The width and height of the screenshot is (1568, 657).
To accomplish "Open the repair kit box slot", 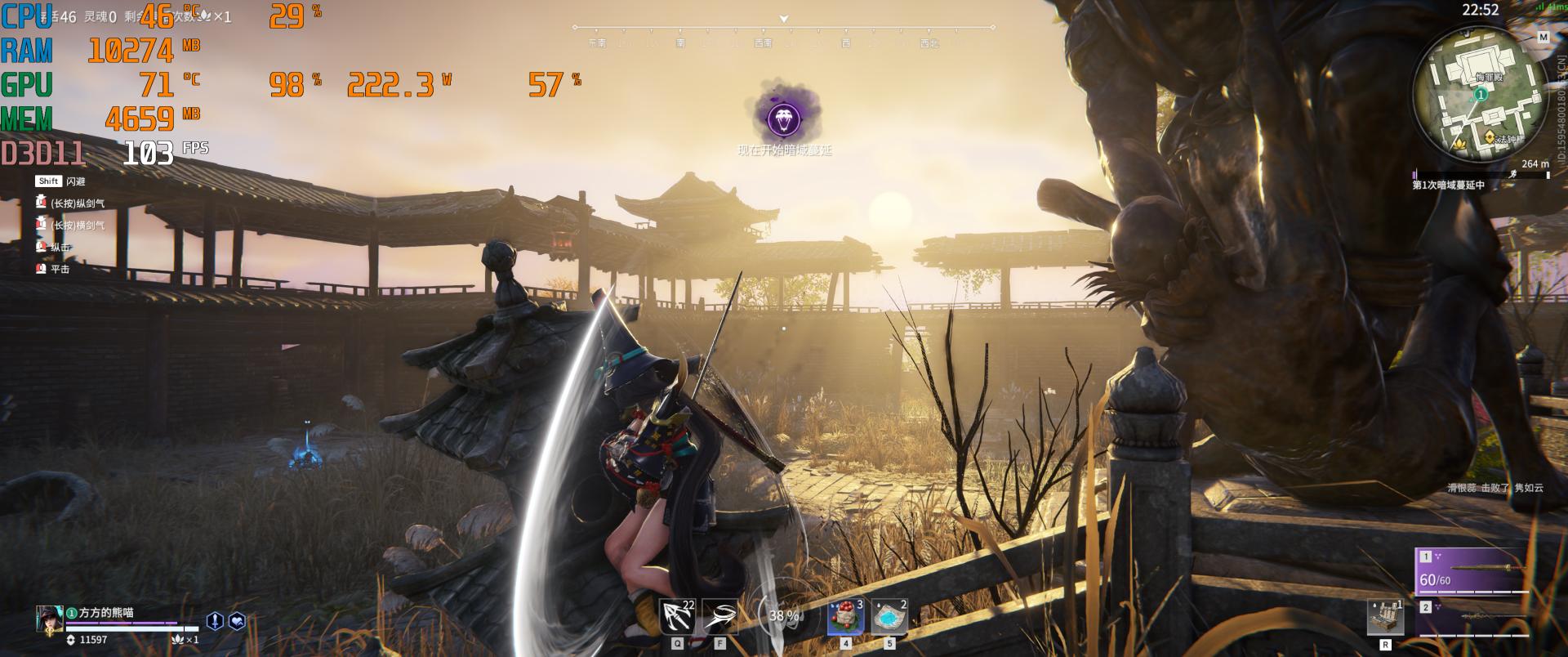I will [1385, 618].
